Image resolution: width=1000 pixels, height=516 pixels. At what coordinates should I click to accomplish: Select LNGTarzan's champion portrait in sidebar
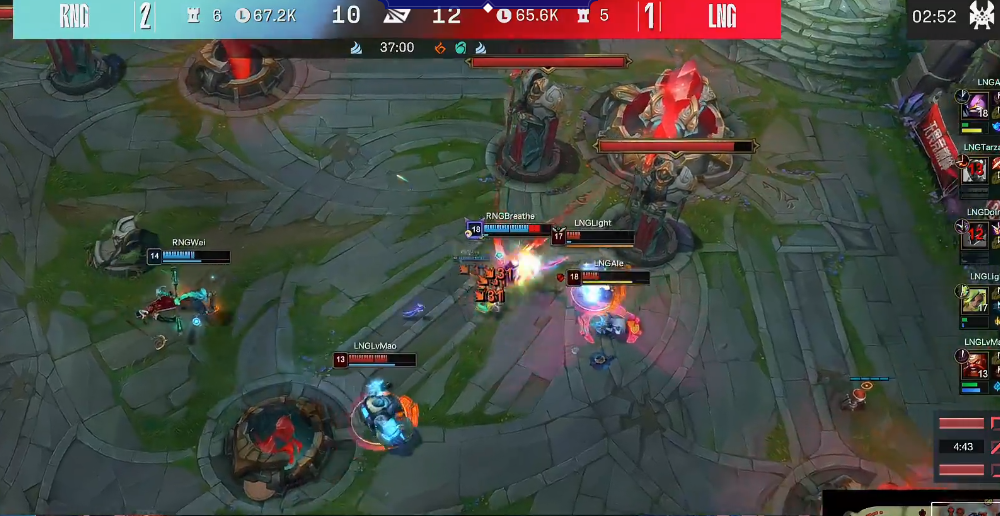tap(977, 170)
